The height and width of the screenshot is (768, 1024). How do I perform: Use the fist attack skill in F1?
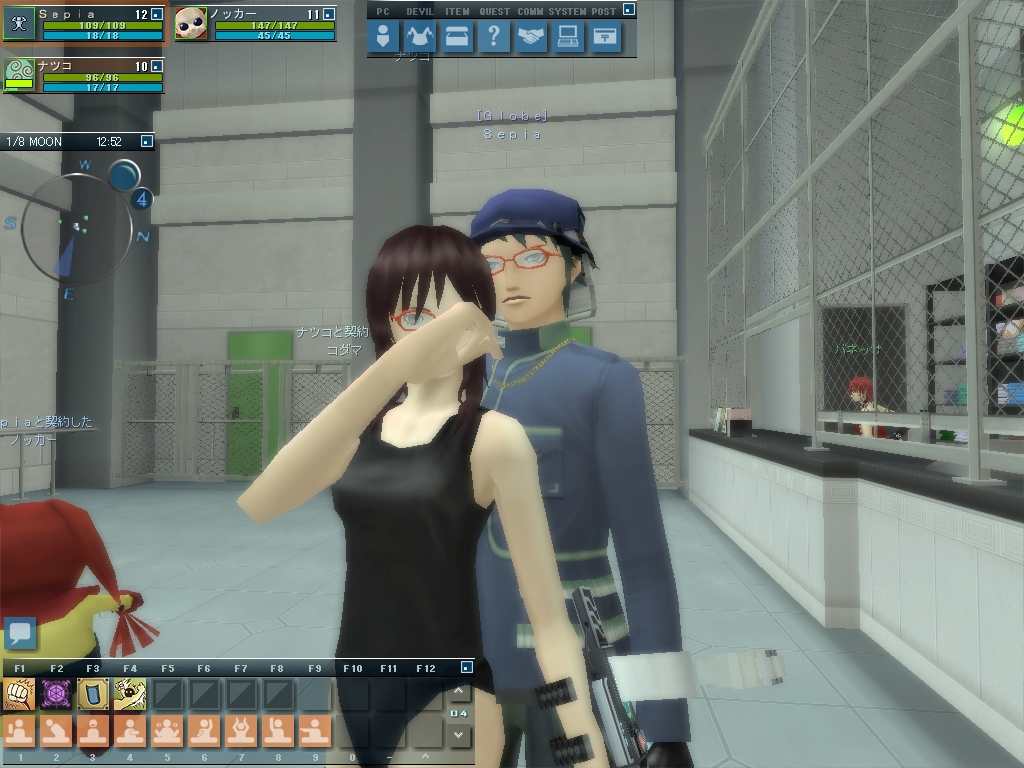pos(19,693)
